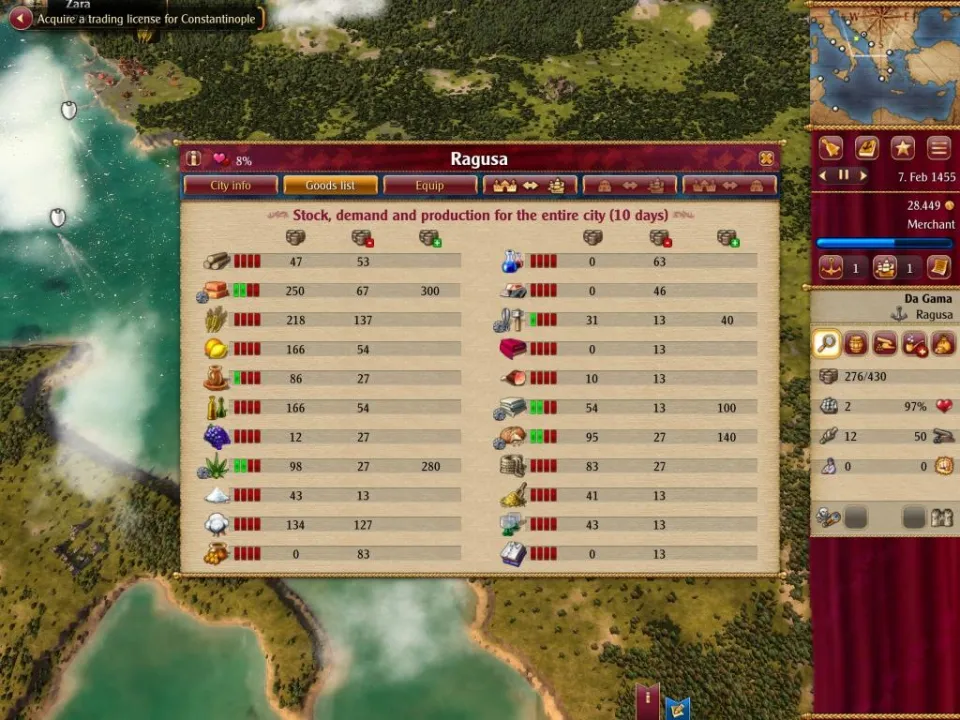The width and height of the screenshot is (960, 720).
Task: Switch to the Goods list tab
Action: [330, 185]
